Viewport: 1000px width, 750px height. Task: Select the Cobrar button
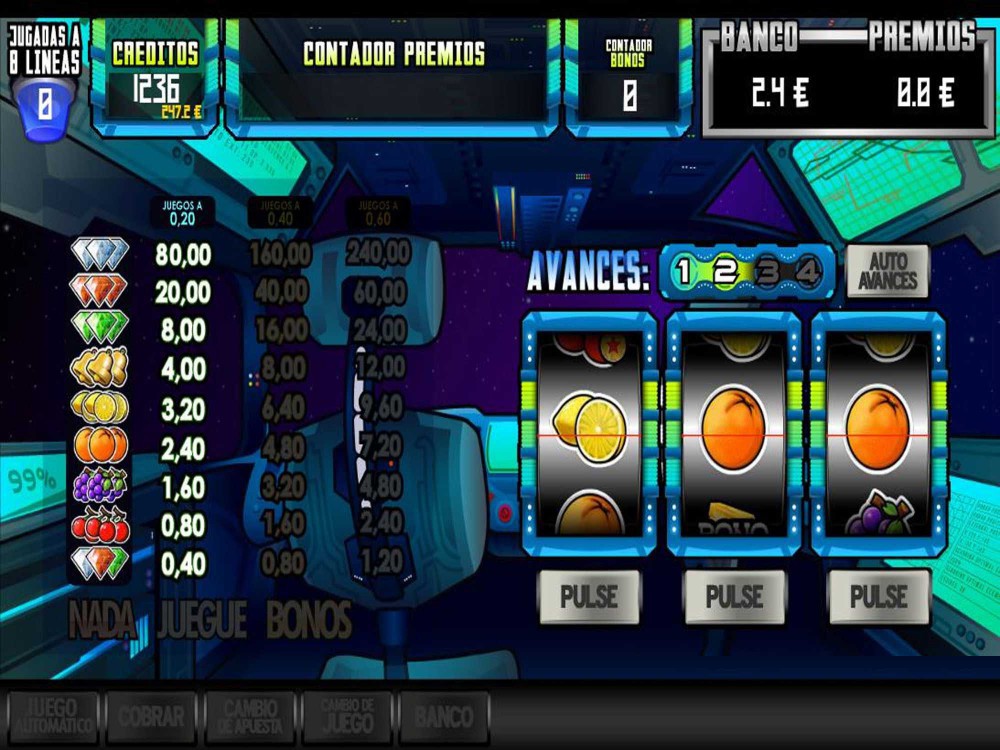pyautogui.click(x=151, y=717)
